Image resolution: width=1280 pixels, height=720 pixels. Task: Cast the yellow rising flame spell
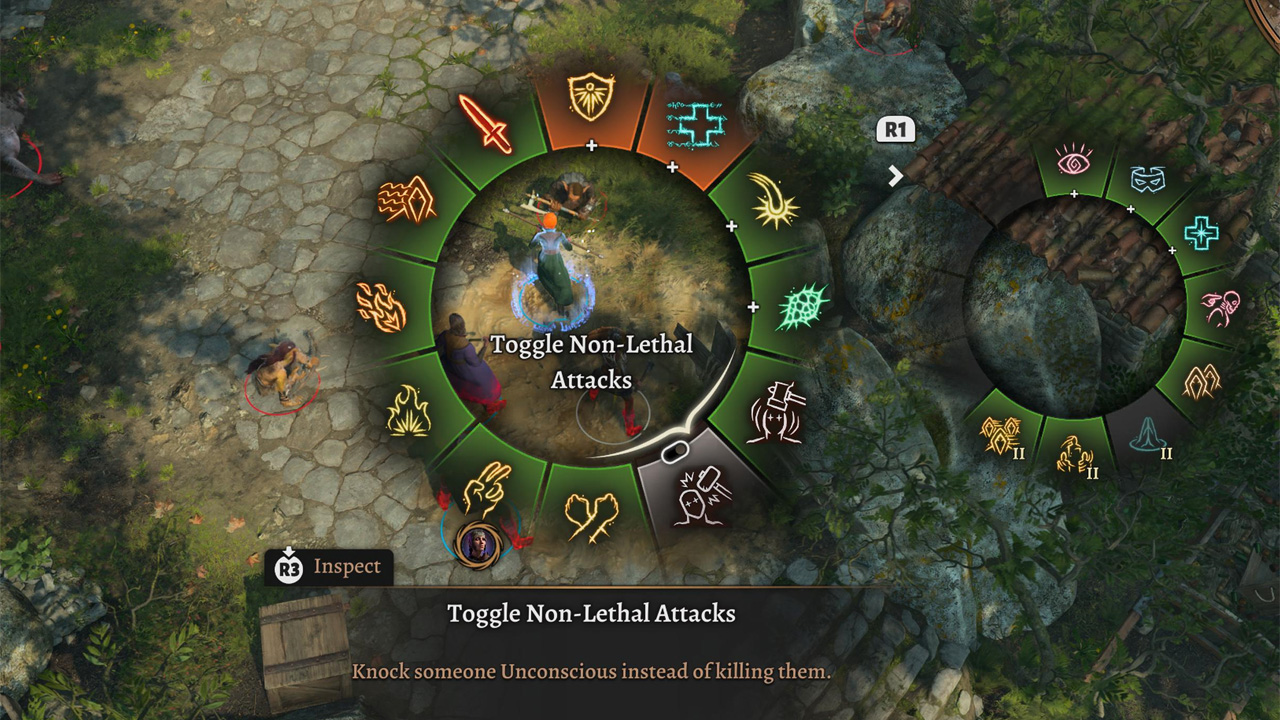click(x=408, y=410)
